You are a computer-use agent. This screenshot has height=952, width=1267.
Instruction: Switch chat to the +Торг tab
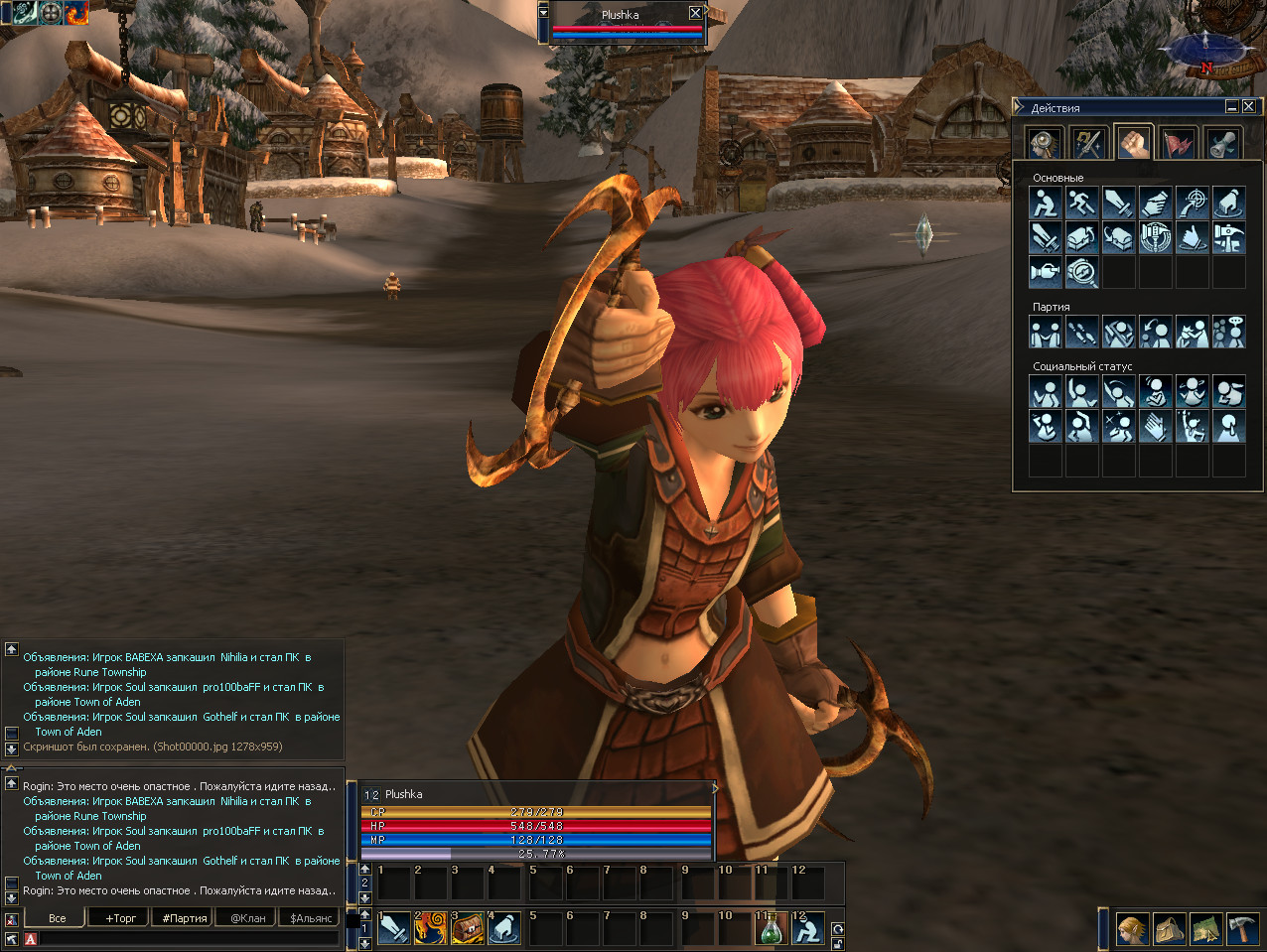click(121, 918)
